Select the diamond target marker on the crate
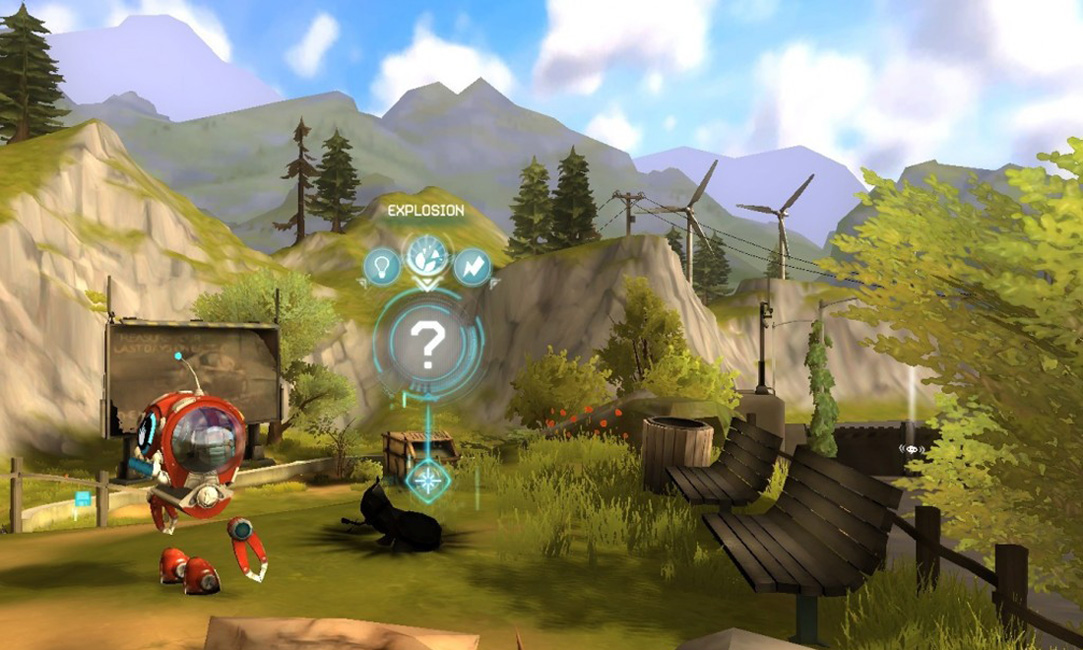Viewport: 1083px width, 650px height. (x=428, y=478)
